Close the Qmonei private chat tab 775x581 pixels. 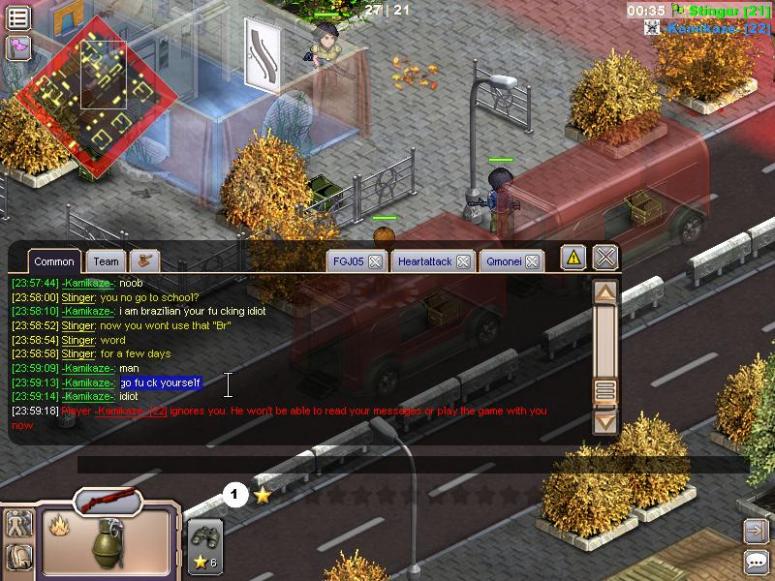[x=533, y=262]
